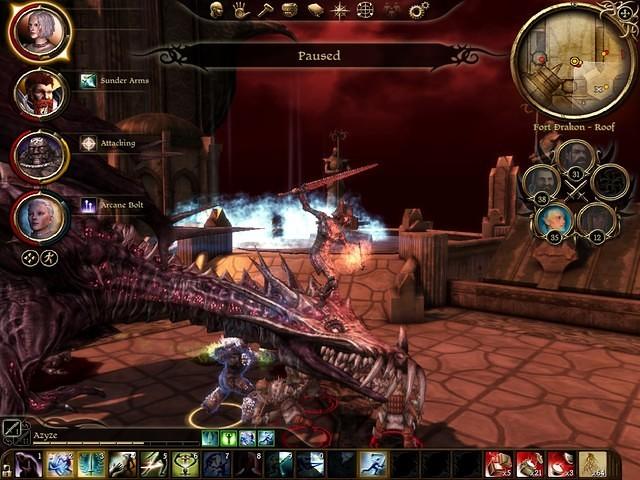This screenshot has height=480, width=640.
Task: Activate the first quickbar ability slot
Action: [28, 464]
